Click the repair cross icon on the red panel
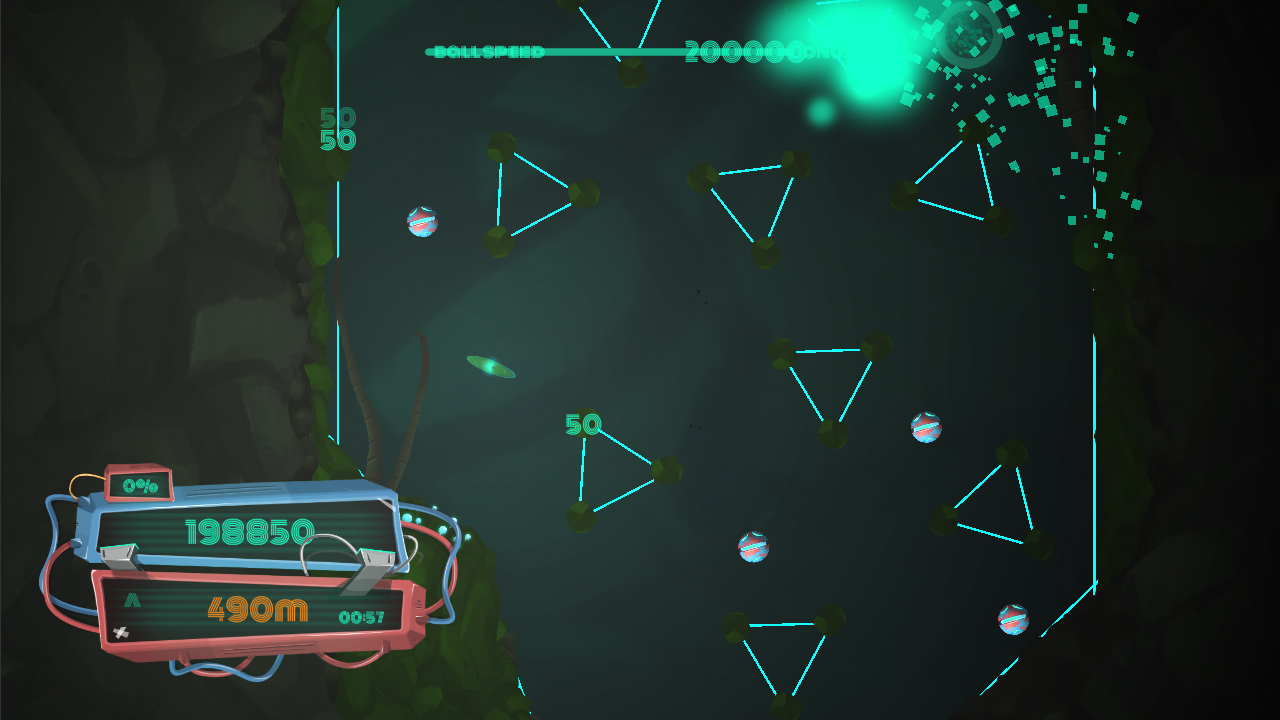This screenshot has width=1280, height=720. 122,630
